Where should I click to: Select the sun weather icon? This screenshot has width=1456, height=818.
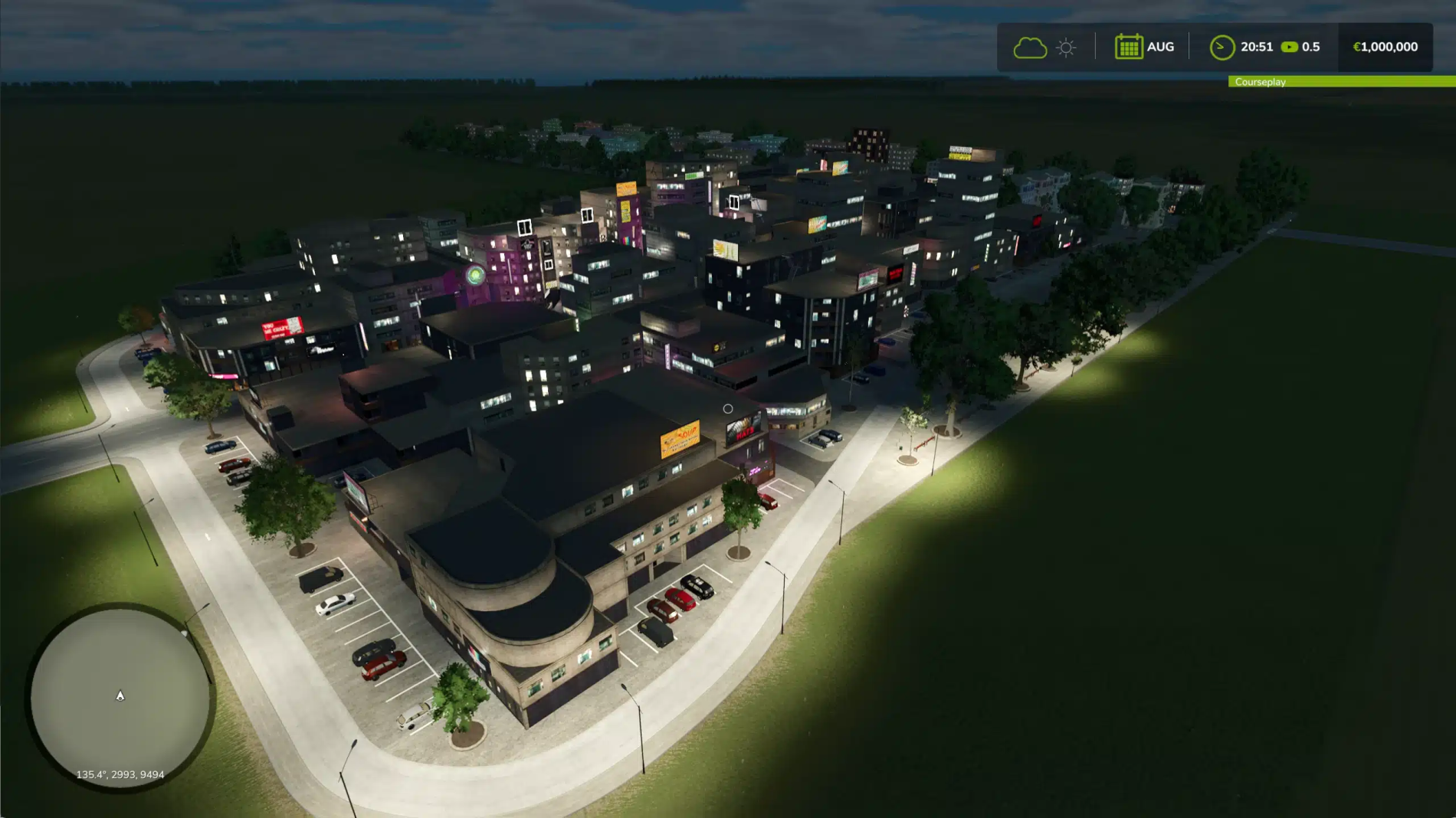[1066, 47]
